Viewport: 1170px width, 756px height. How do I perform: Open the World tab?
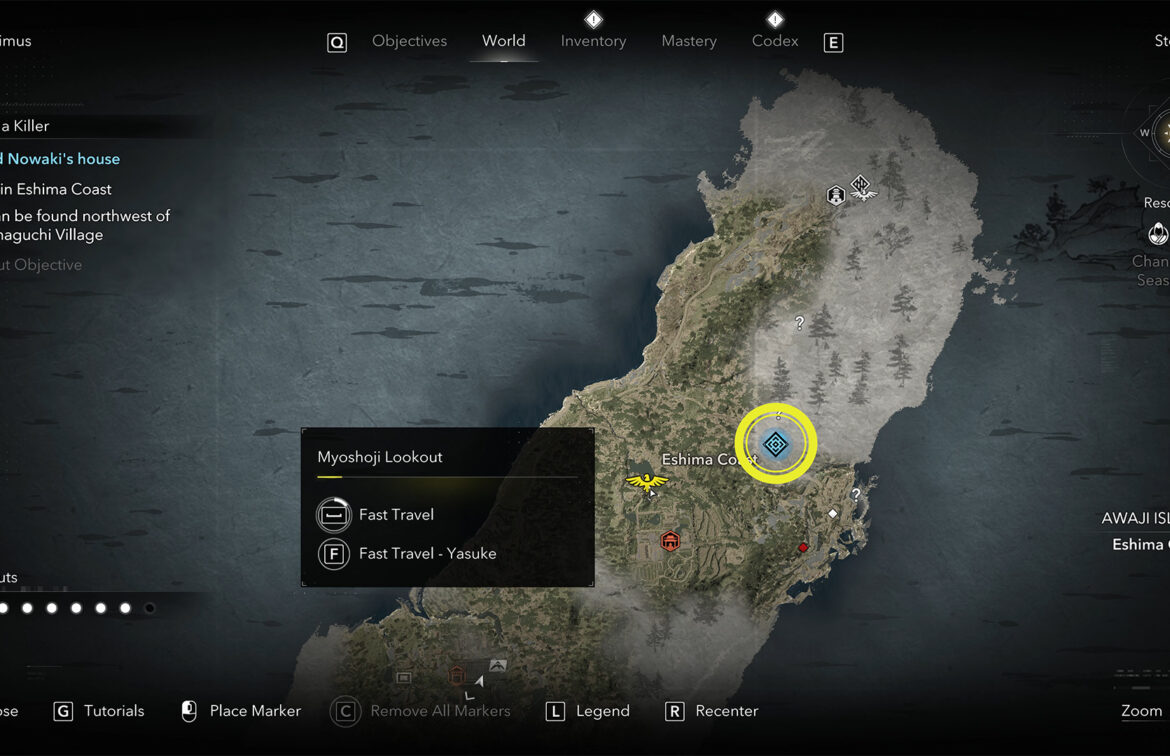tap(503, 41)
